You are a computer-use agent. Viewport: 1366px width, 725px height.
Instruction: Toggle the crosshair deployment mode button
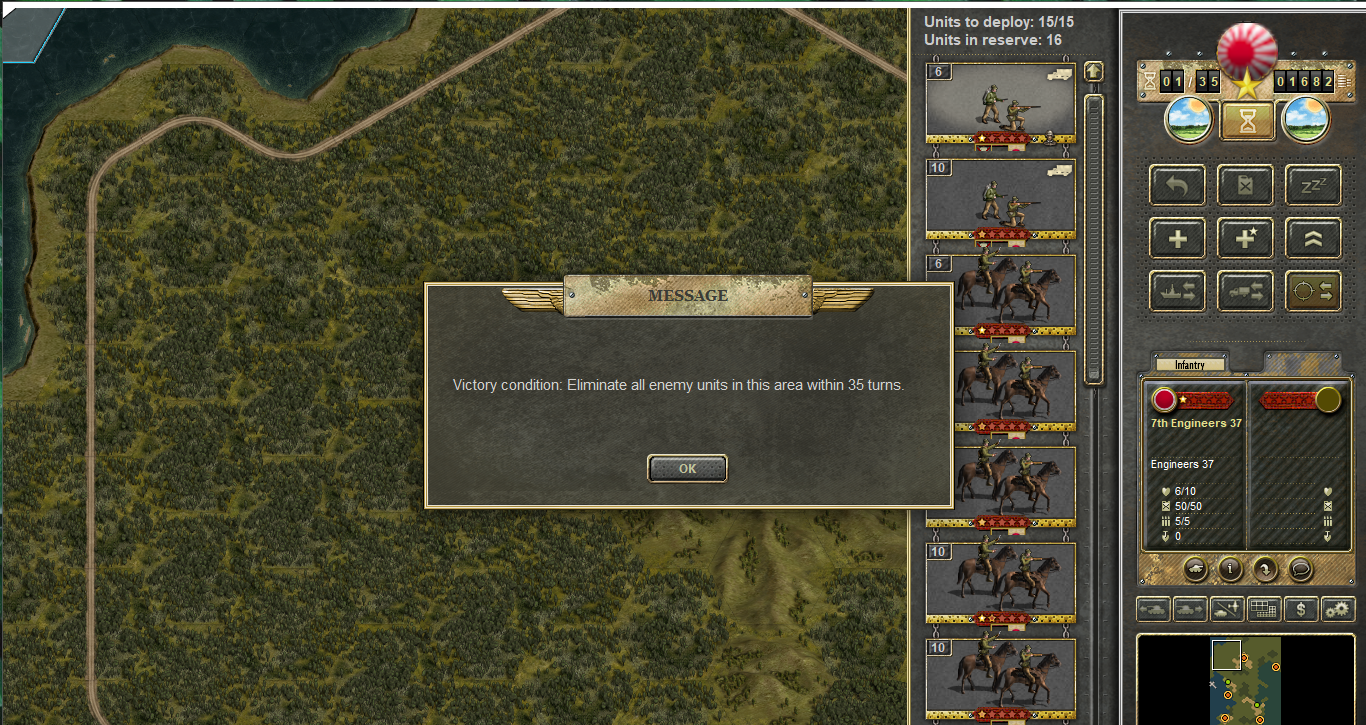point(1312,291)
